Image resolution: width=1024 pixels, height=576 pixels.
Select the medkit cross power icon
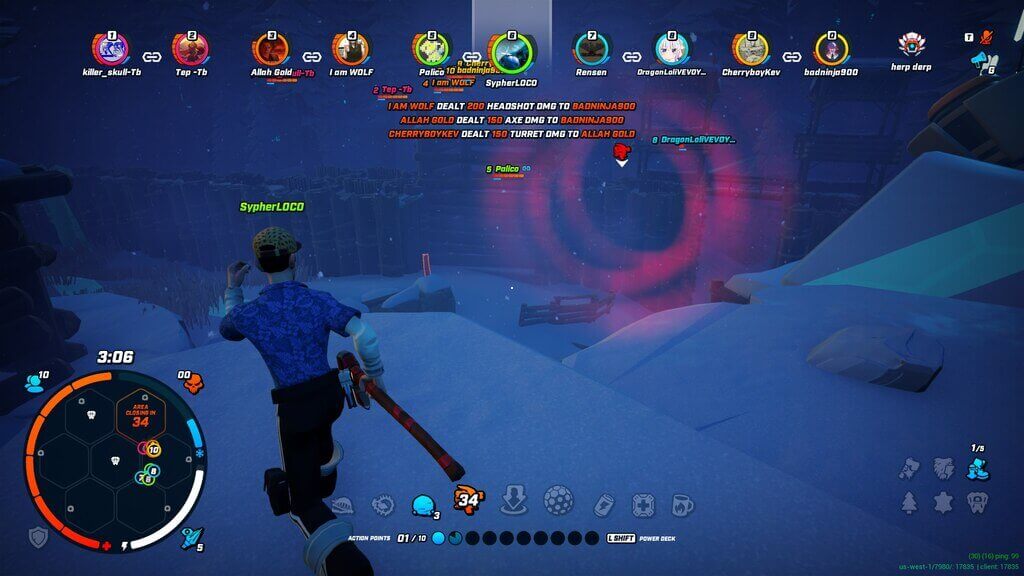(643, 504)
